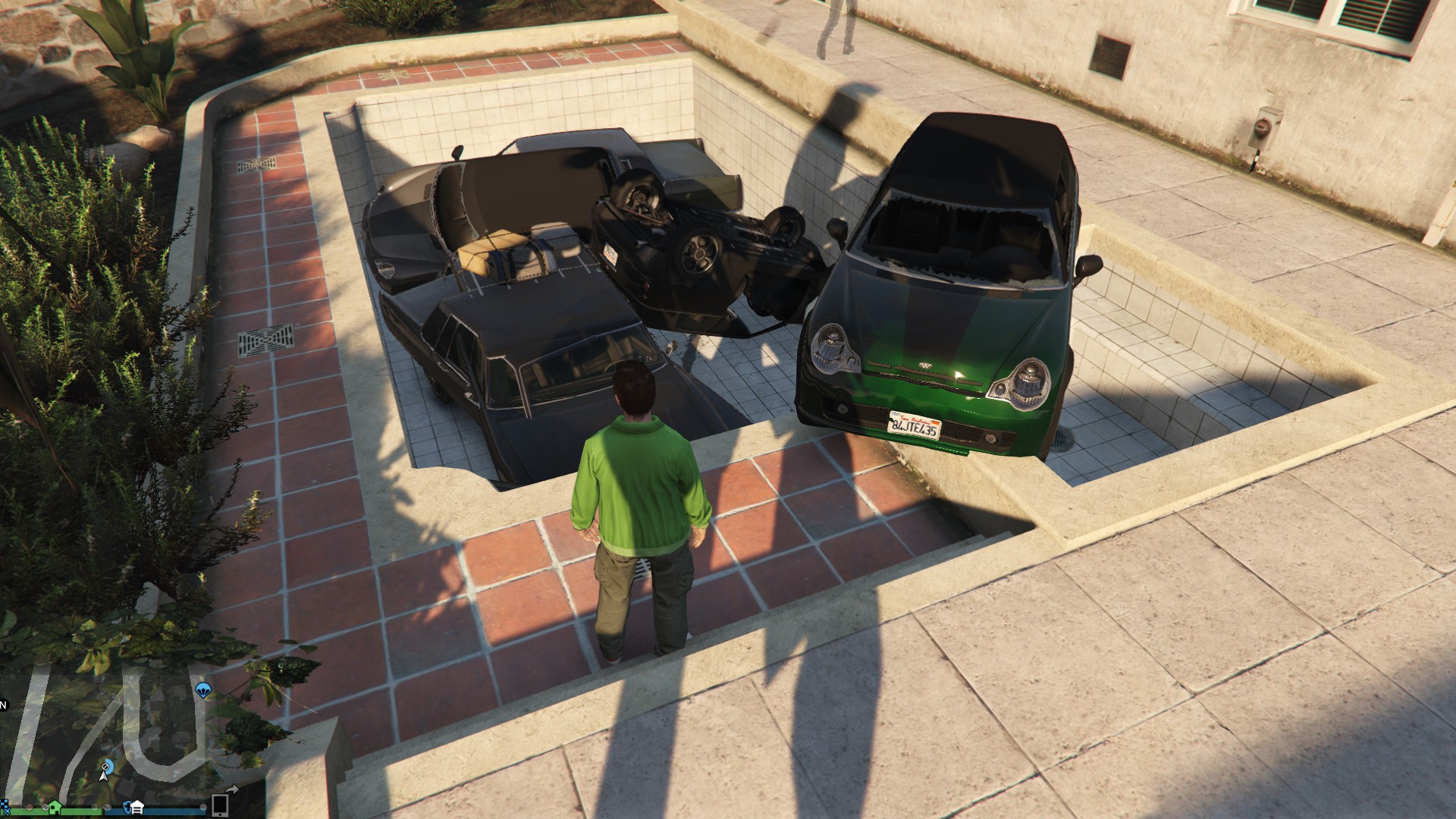Click the blue parachute marker on the minimap
Screen dimensions: 1456x819
(x=202, y=690)
